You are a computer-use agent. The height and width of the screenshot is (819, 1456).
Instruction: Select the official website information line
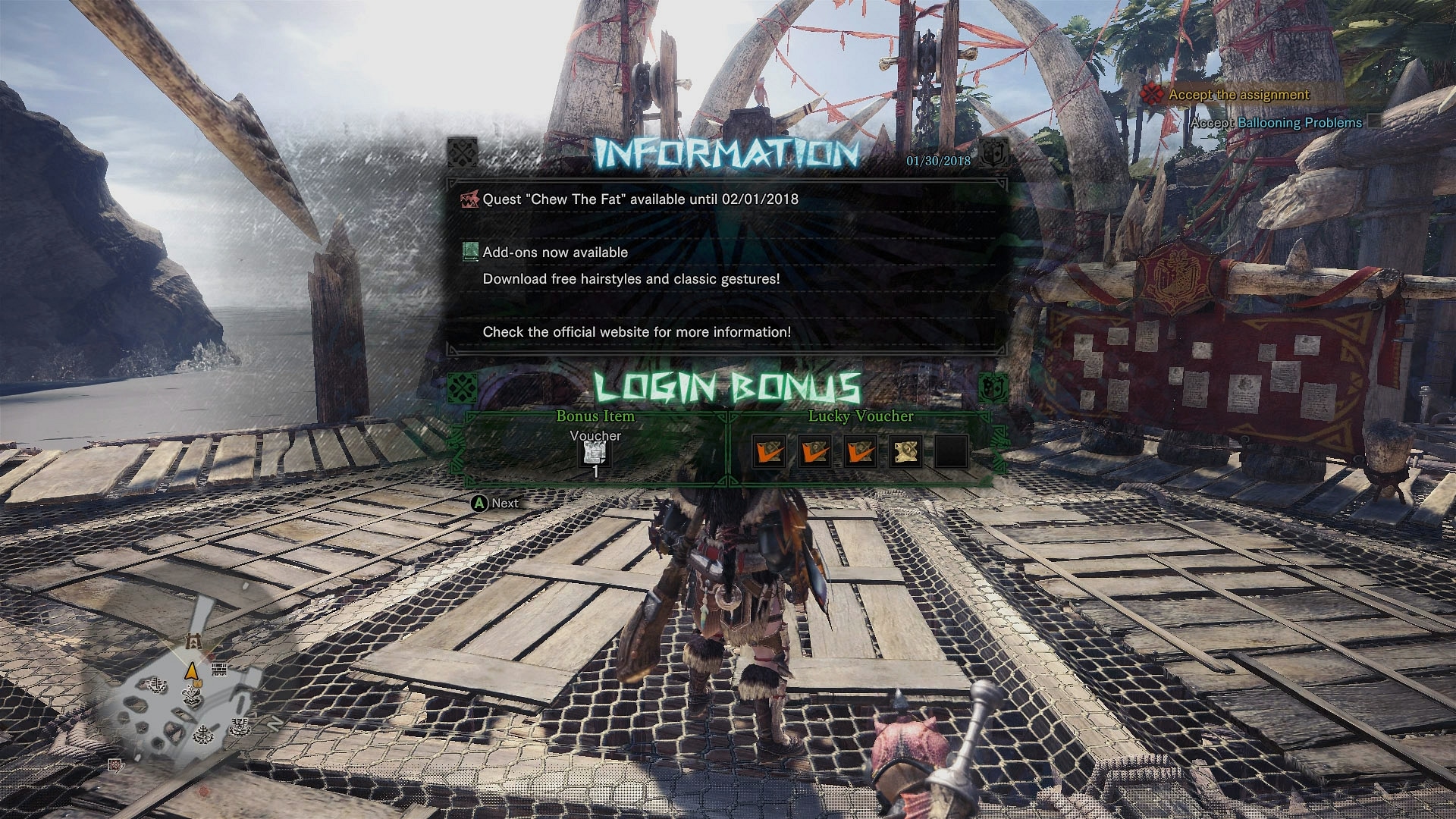(x=636, y=332)
